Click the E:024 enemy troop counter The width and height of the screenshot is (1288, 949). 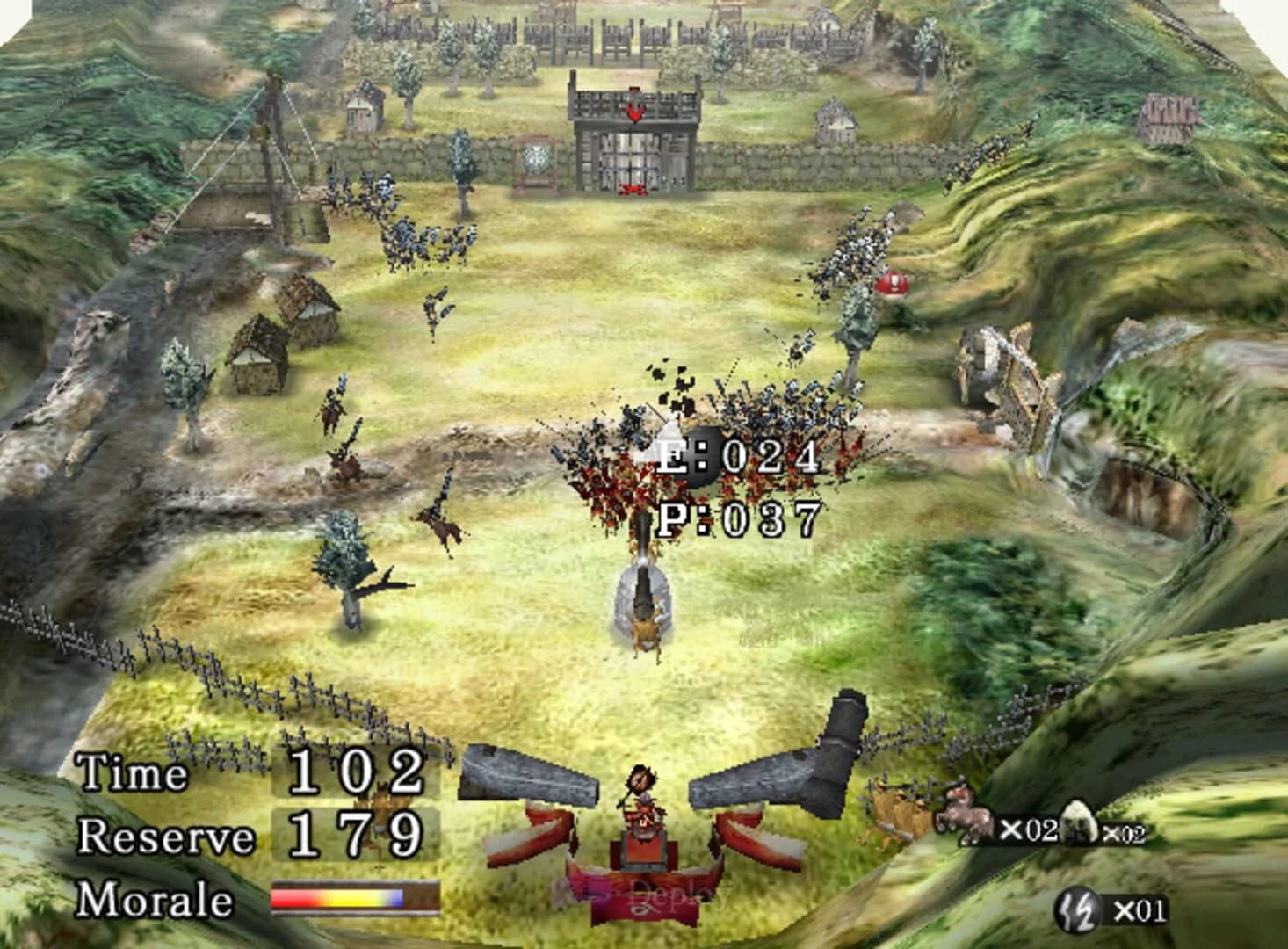736,455
